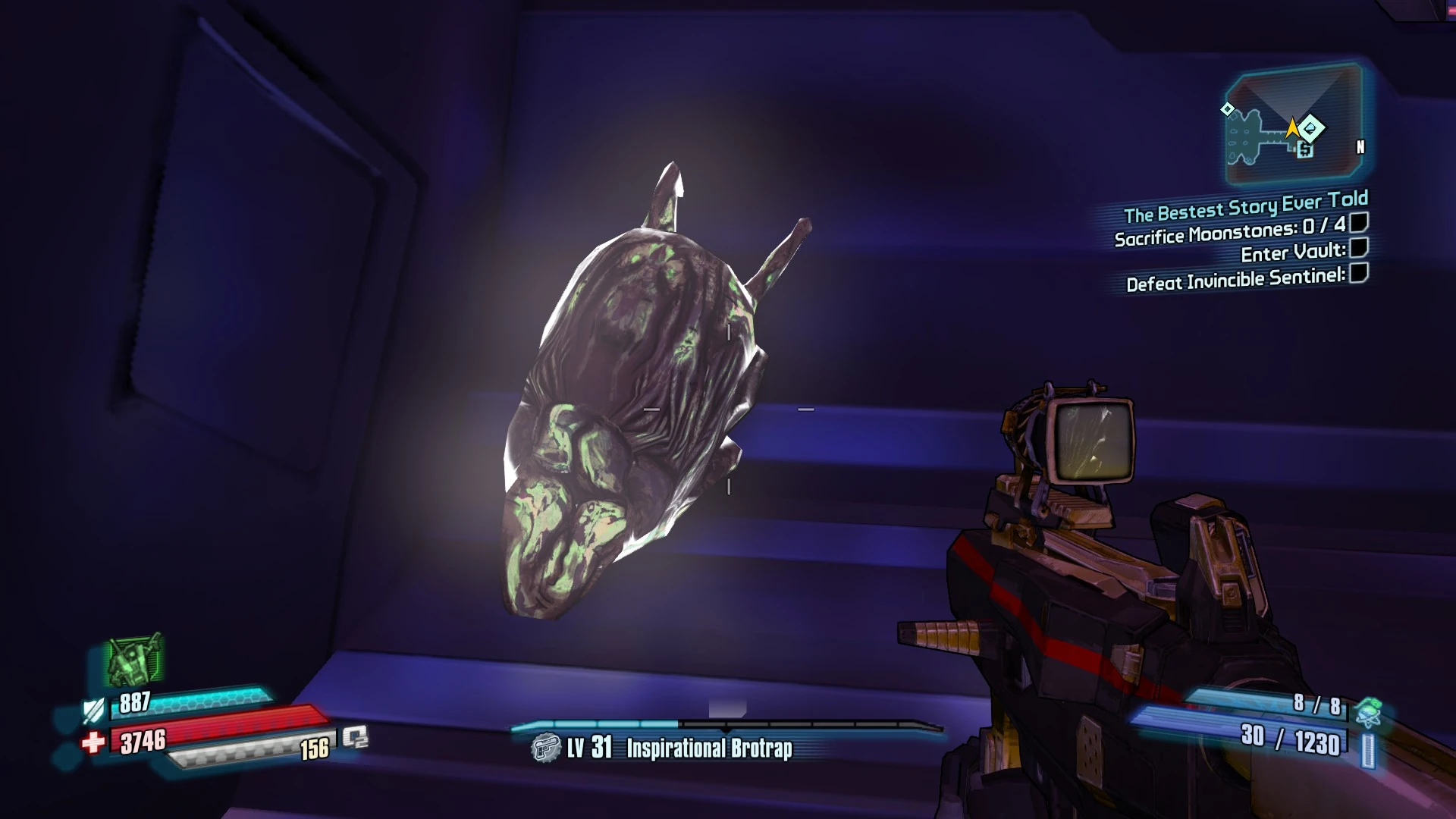Select the shield icon beside 887

(x=93, y=711)
